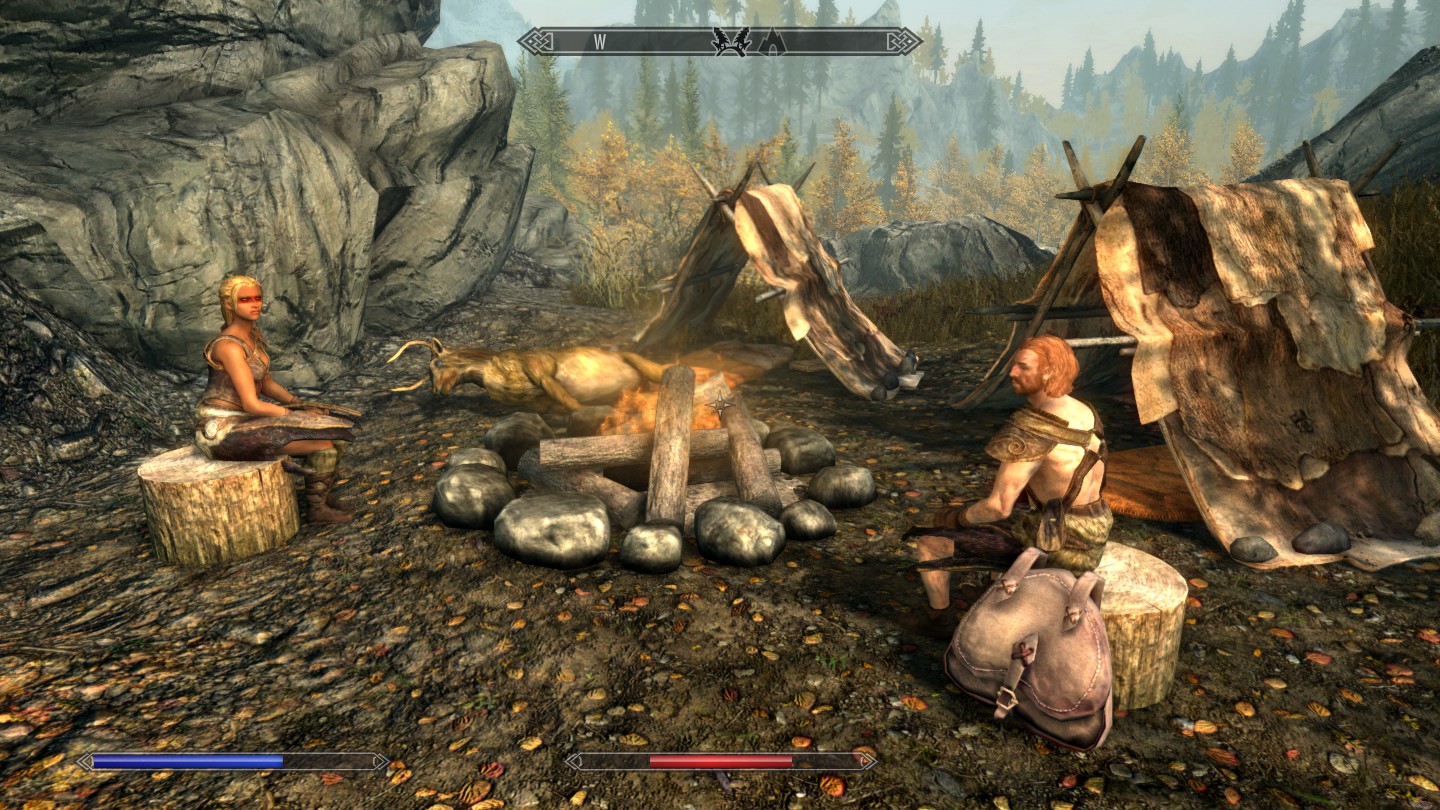Screen dimensions: 1440x810
Task: Click the W direction letter on the compass
Action: (x=600, y=41)
